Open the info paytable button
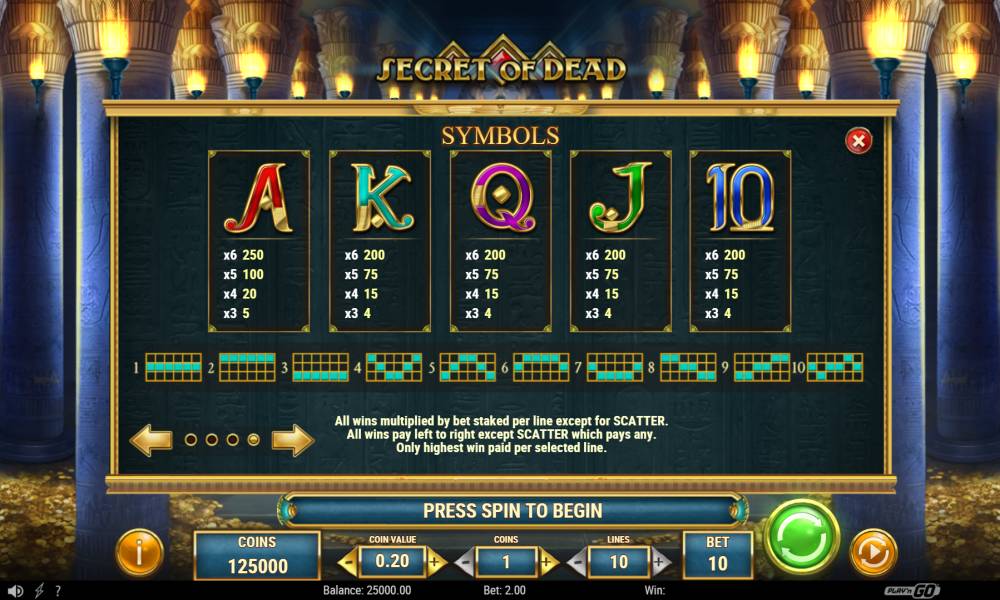Viewport: 1000px width, 600px height. 140,552
